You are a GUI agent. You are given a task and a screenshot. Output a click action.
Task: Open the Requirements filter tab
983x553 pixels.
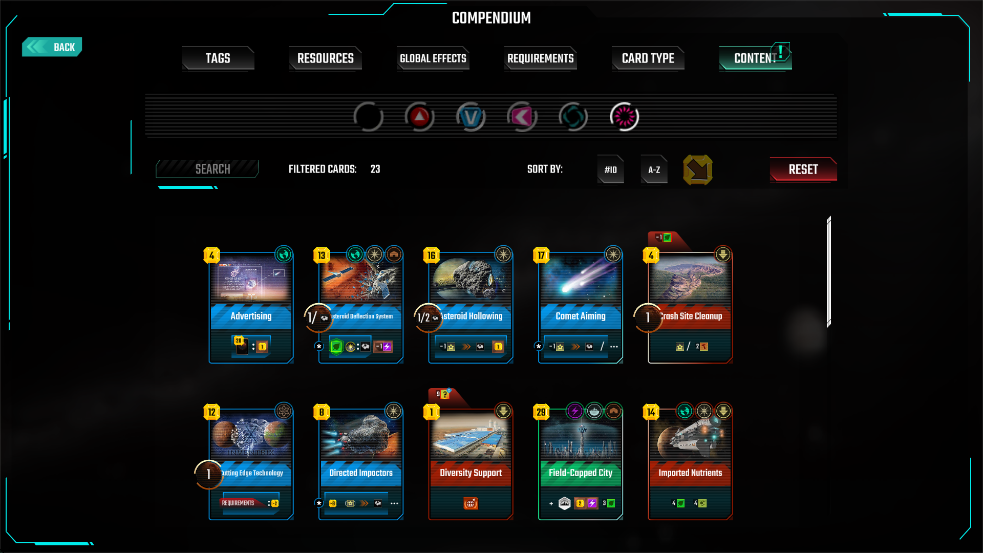(540, 59)
